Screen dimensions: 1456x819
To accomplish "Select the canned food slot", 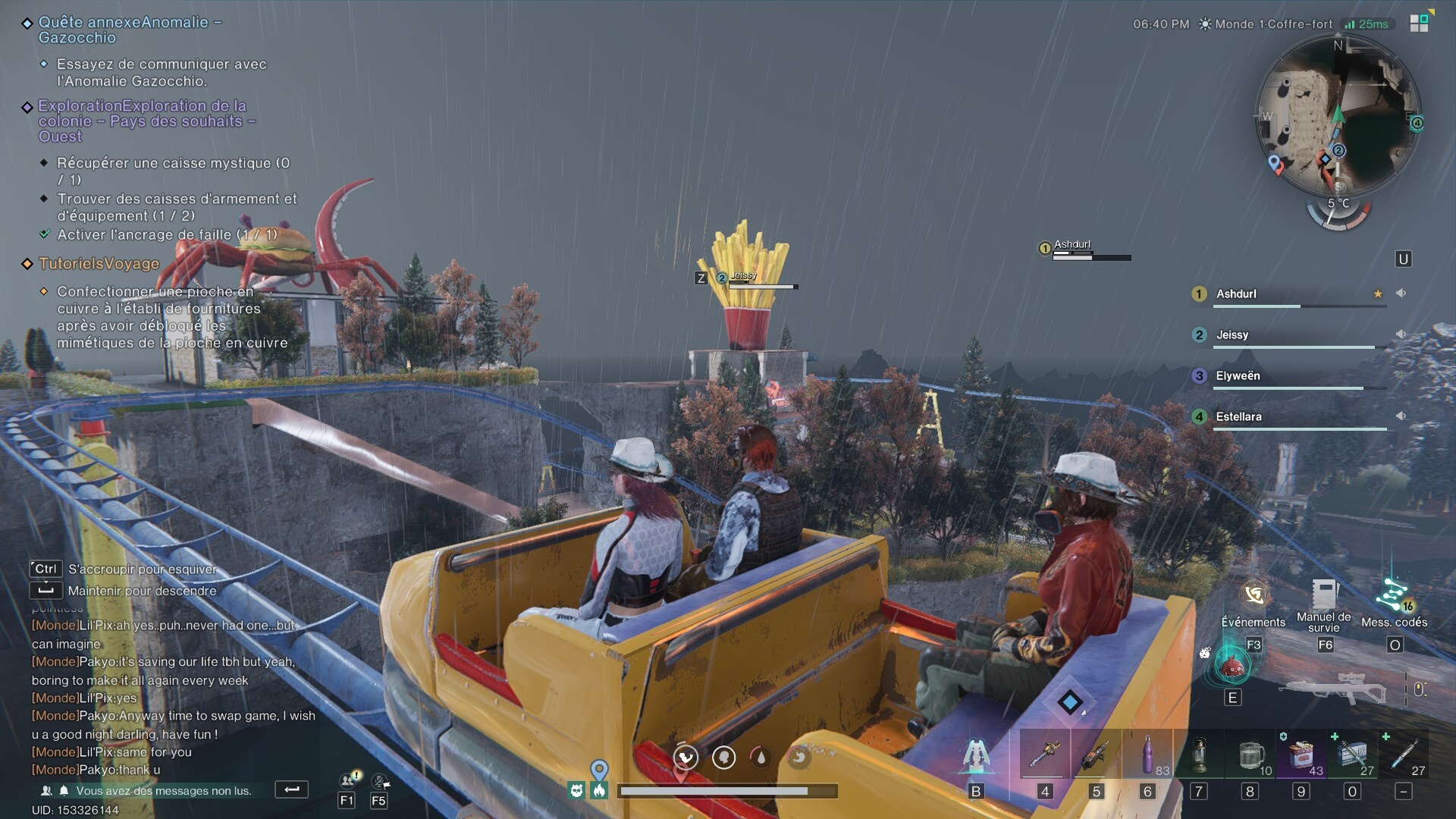I will pyautogui.click(x=1301, y=755).
